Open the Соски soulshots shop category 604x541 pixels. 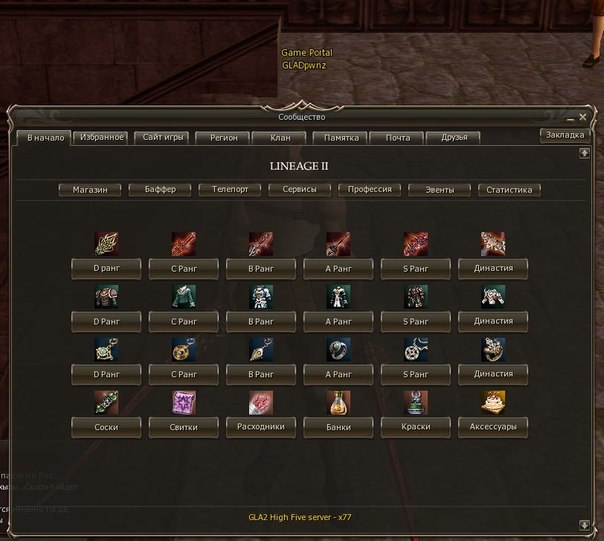pyautogui.click(x=107, y=425)
